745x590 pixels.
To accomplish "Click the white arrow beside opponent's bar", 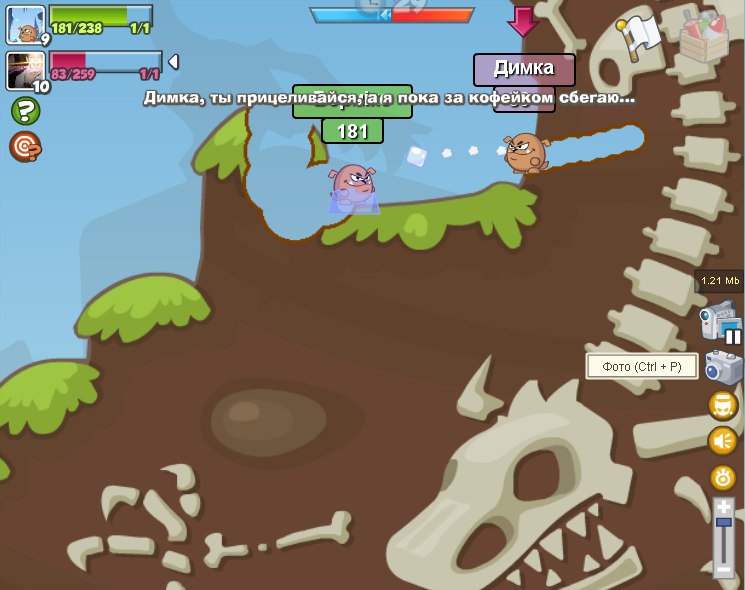I will coord(173,62).
